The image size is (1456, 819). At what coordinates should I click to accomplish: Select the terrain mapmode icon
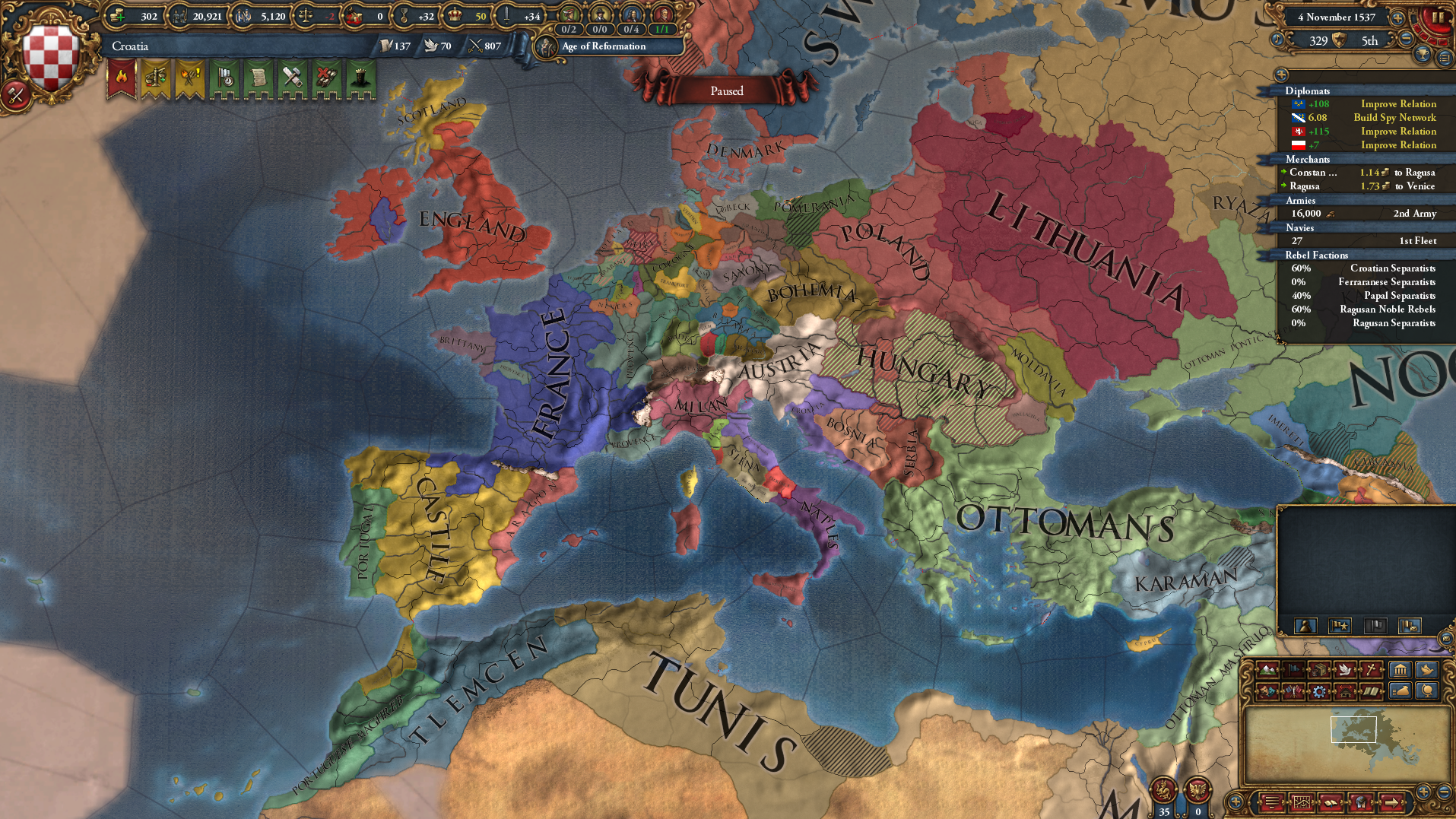point(1267,670)
